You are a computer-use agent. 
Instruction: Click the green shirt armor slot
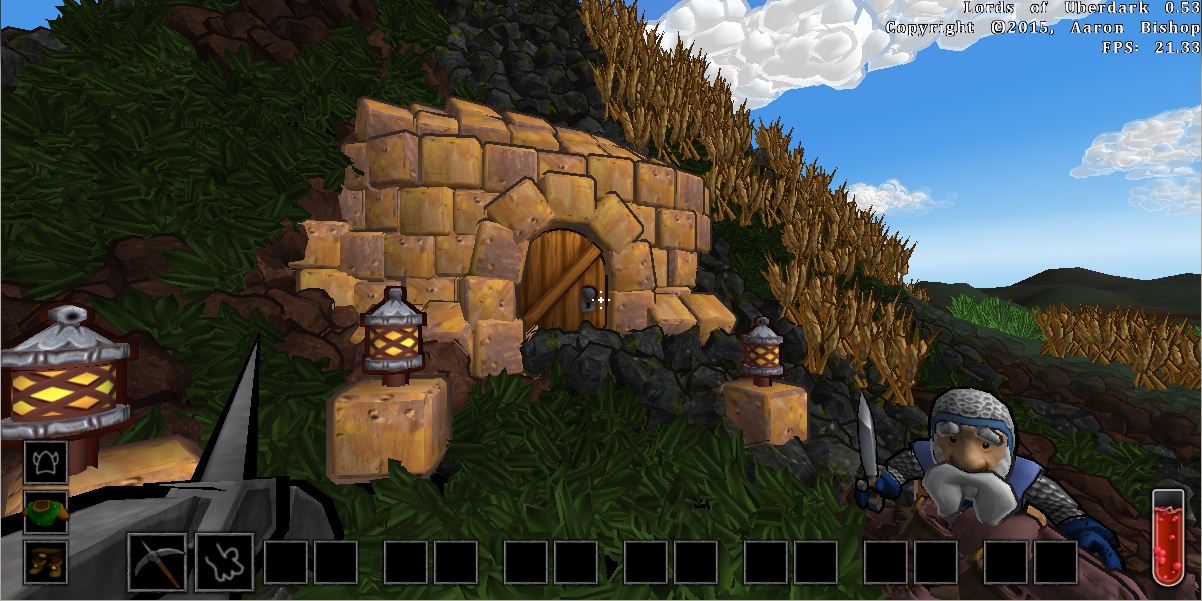(46, 511)
